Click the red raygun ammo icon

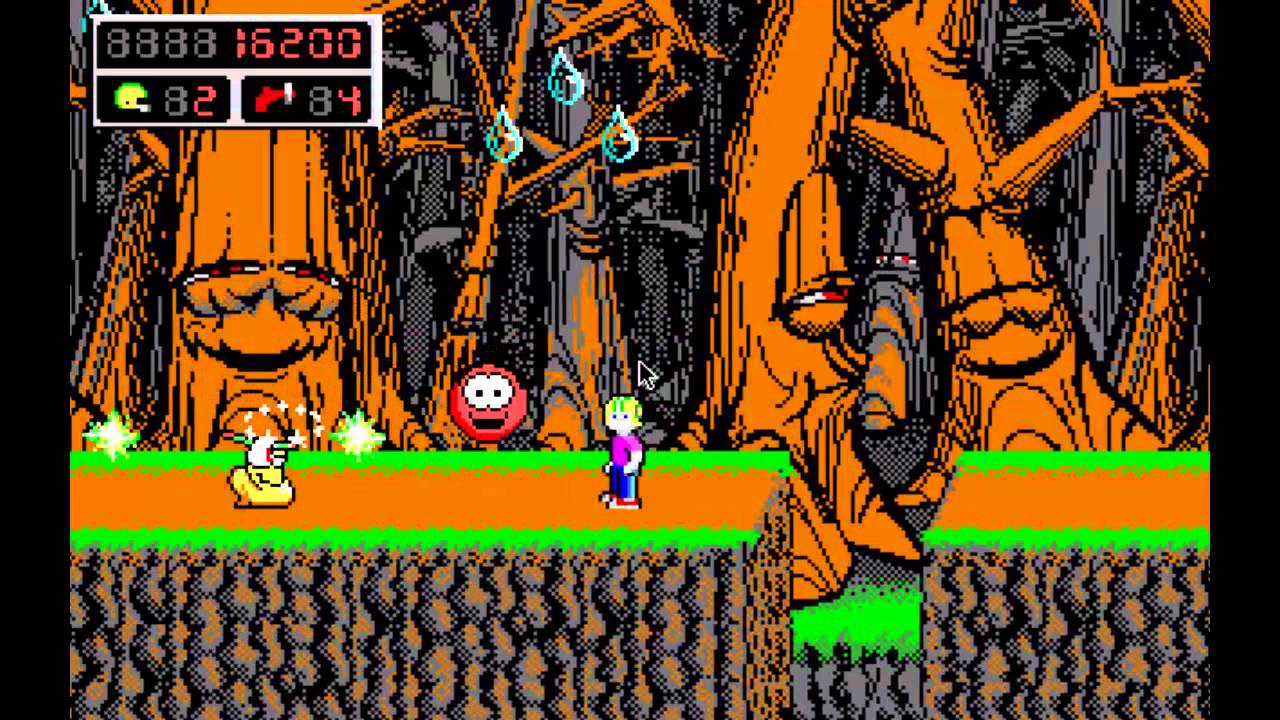point(274,100)
